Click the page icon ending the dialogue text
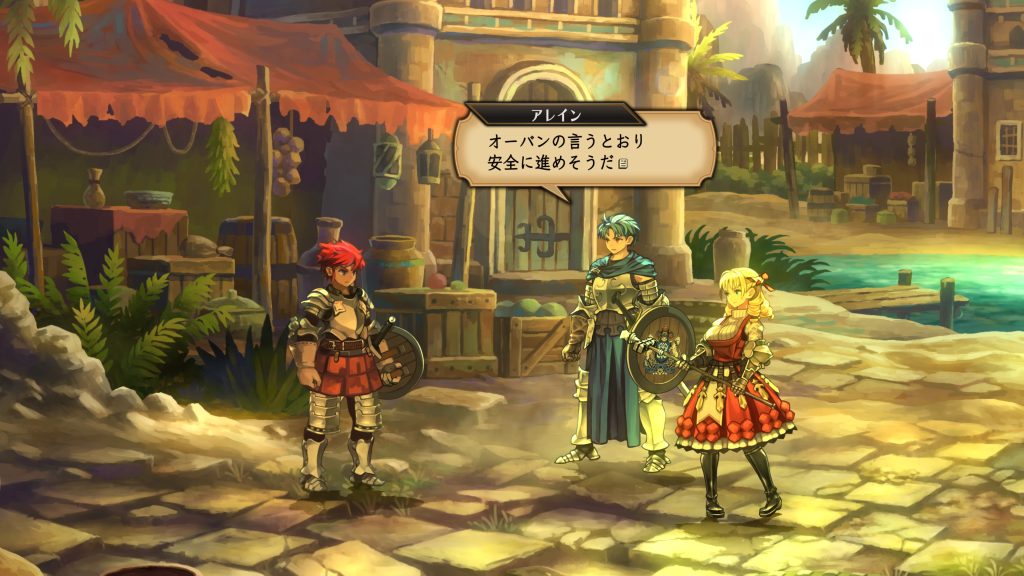 623,164
